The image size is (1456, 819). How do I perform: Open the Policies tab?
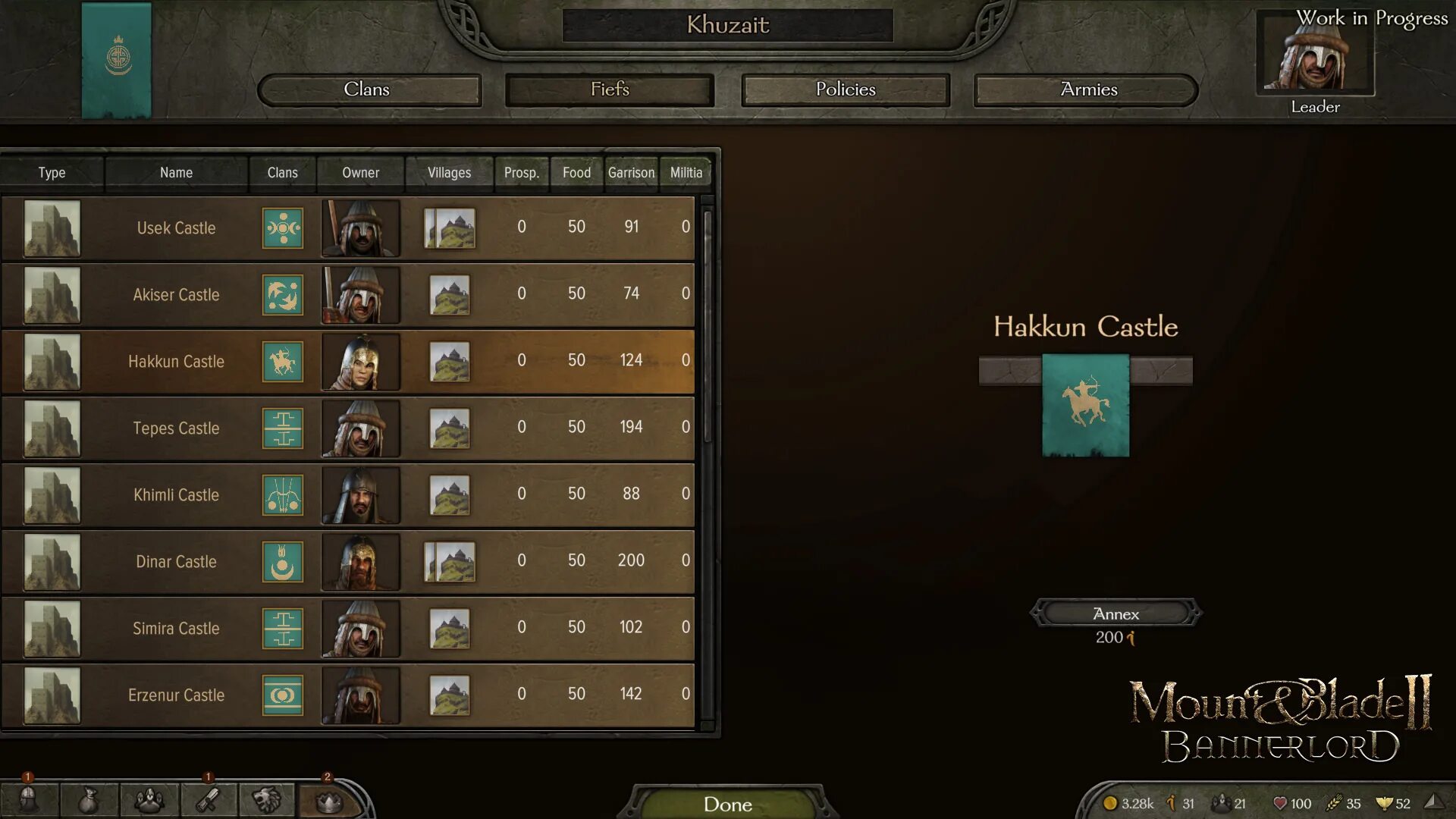[x=845, y=89]
